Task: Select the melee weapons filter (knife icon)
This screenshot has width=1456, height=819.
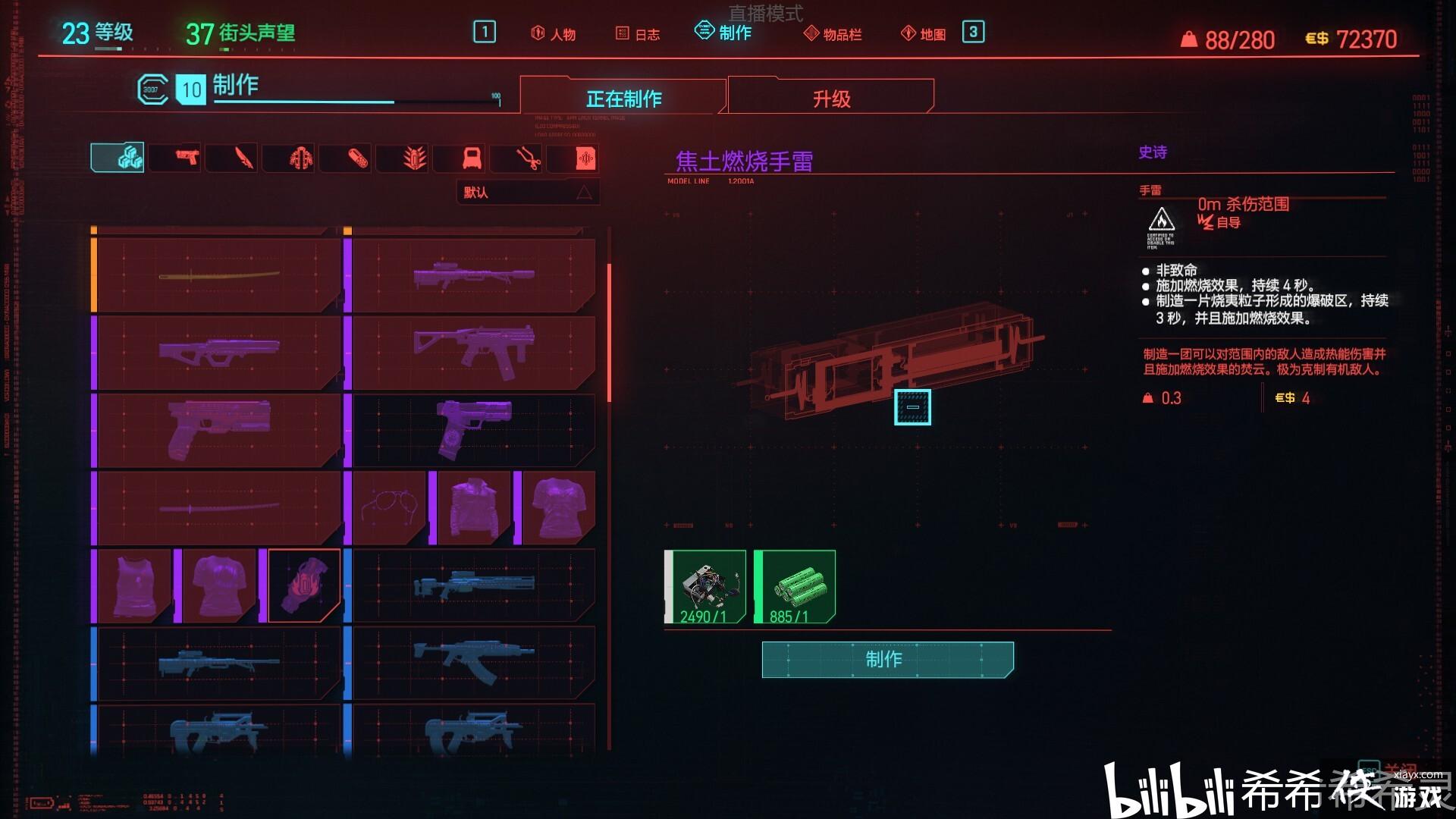Action: click(231, 157)
